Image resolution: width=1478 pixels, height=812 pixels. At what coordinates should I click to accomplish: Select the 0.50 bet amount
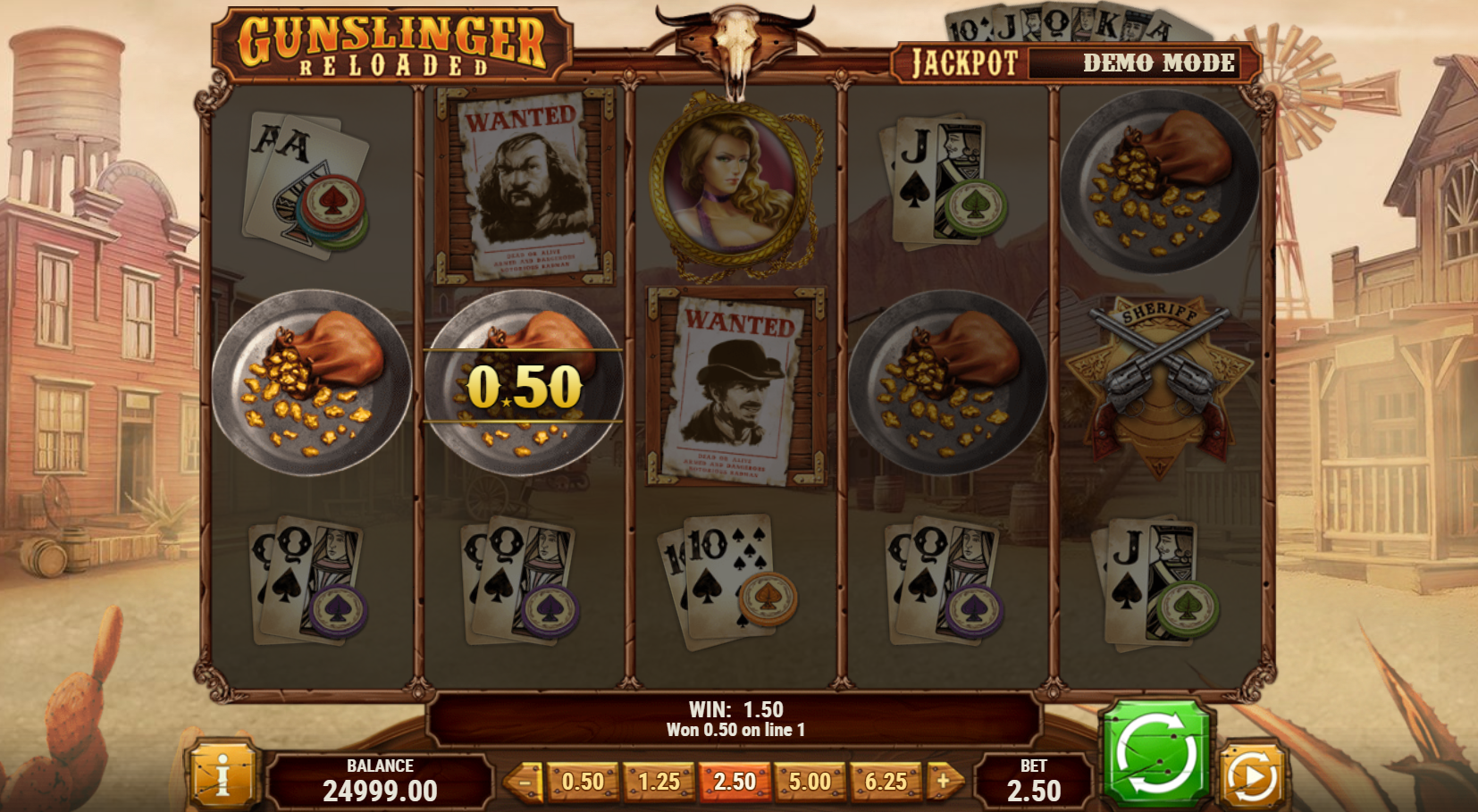tap(583, 783)
